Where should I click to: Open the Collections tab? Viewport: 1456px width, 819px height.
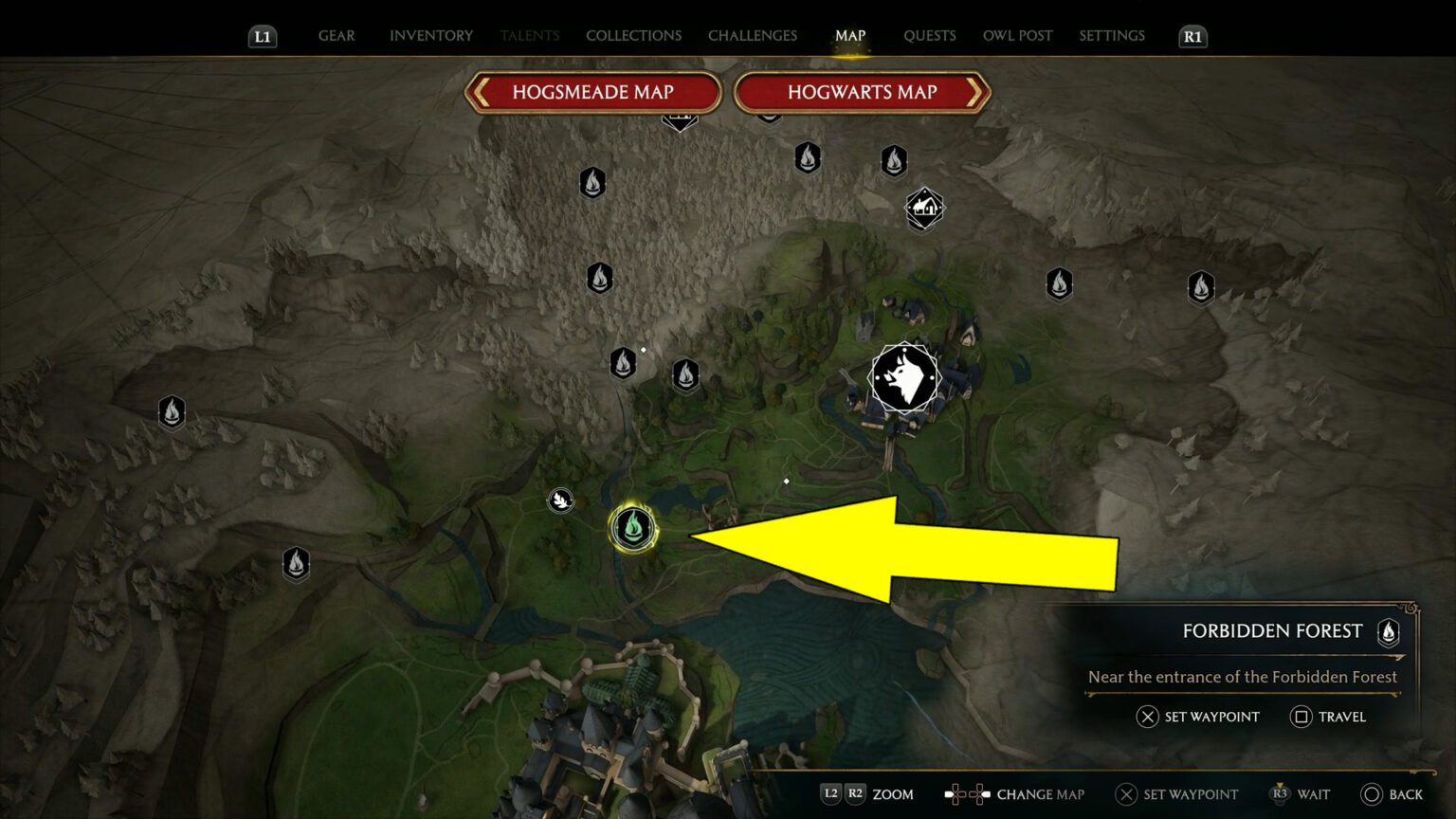633,35
